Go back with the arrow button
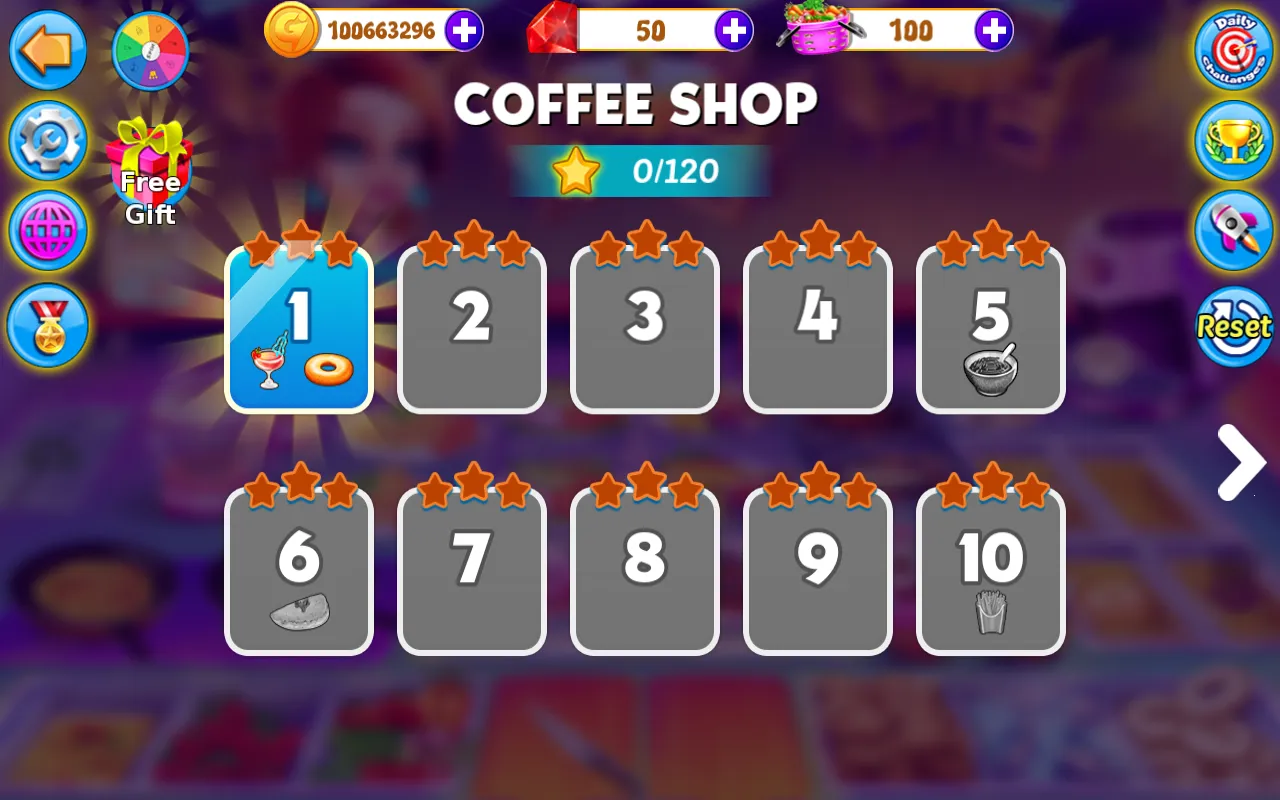 (47, 50)
